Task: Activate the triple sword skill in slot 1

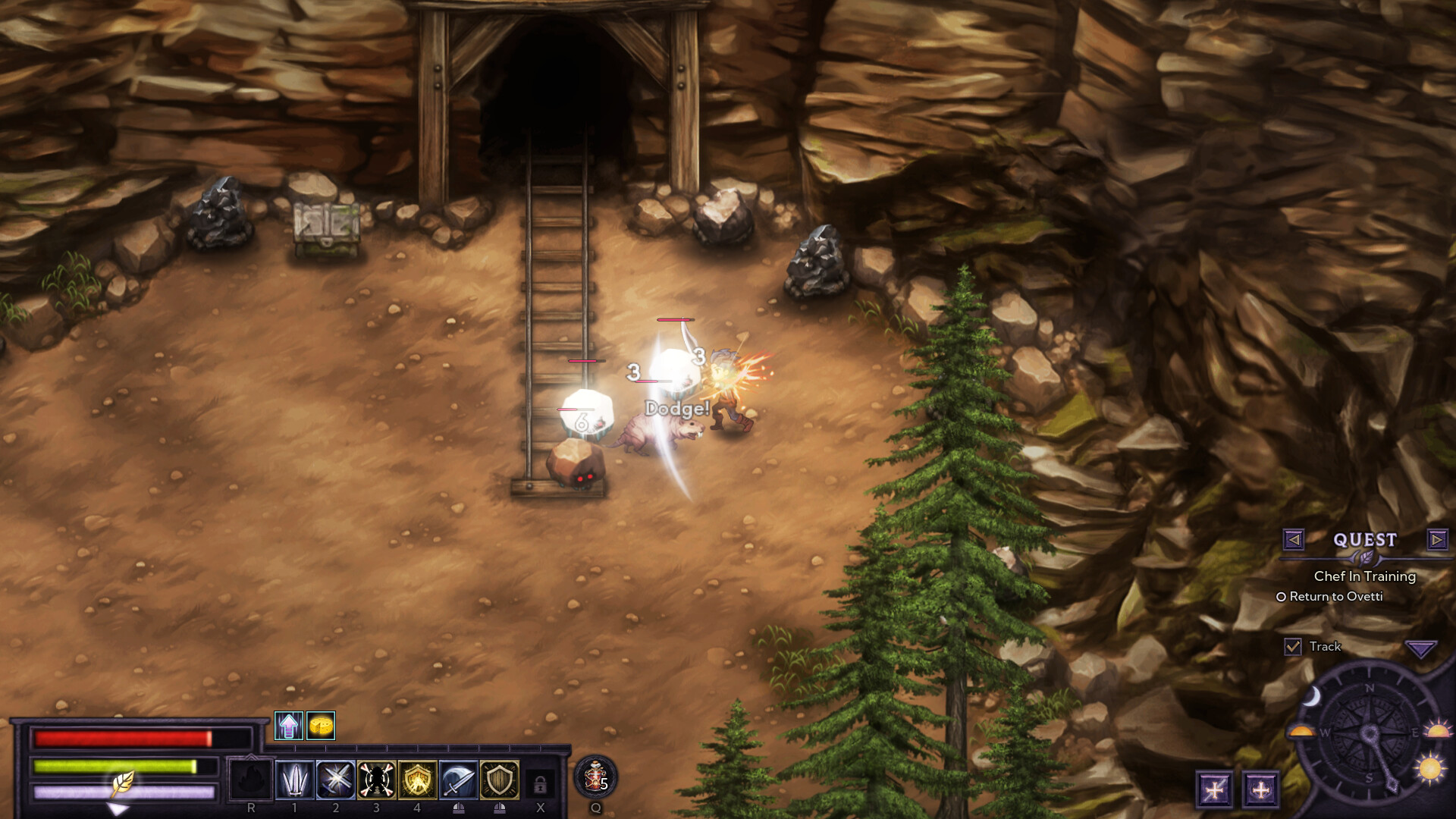Action: click(x=295, y=780)
